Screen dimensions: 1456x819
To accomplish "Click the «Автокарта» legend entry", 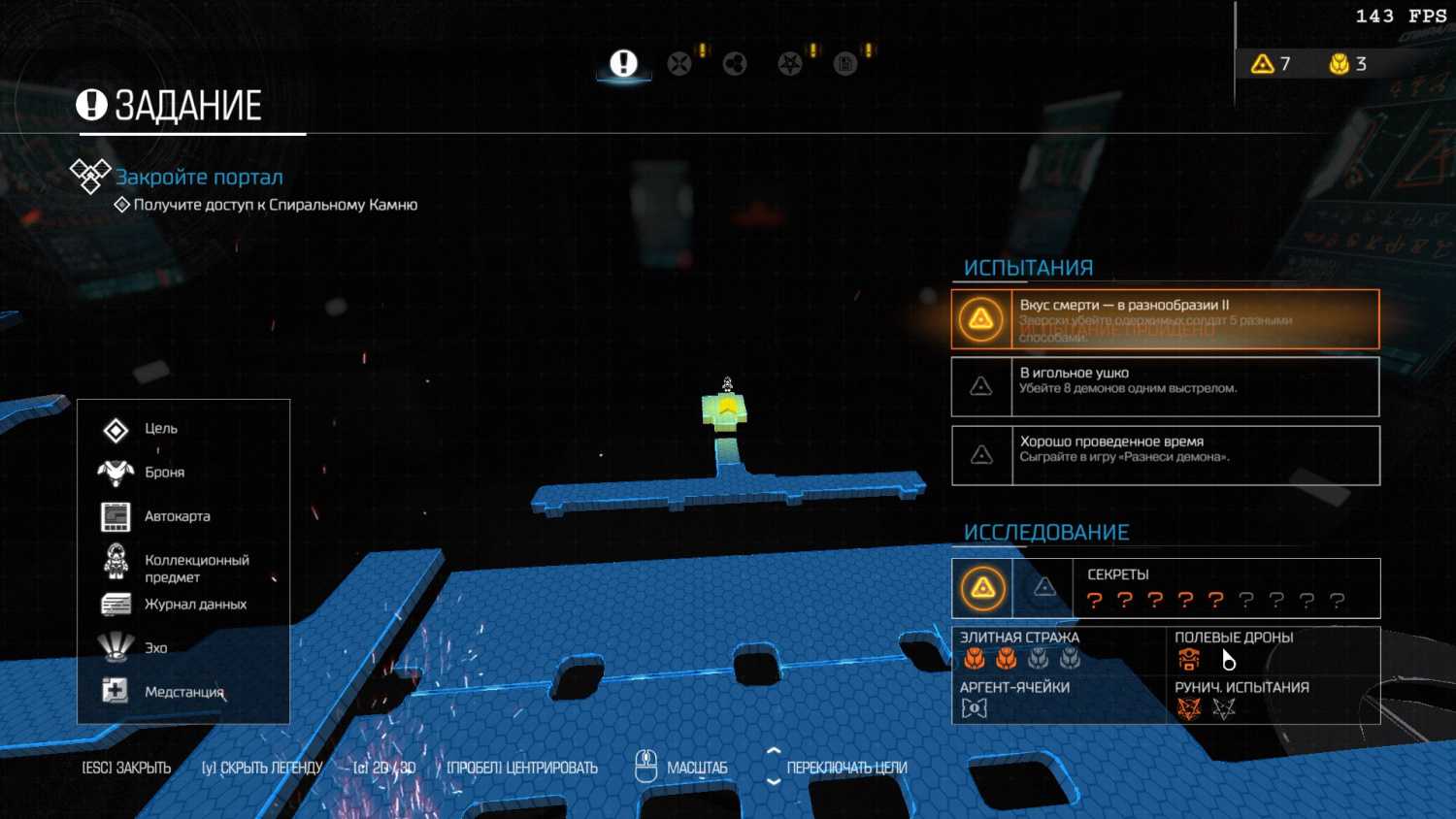I will 177,516.
